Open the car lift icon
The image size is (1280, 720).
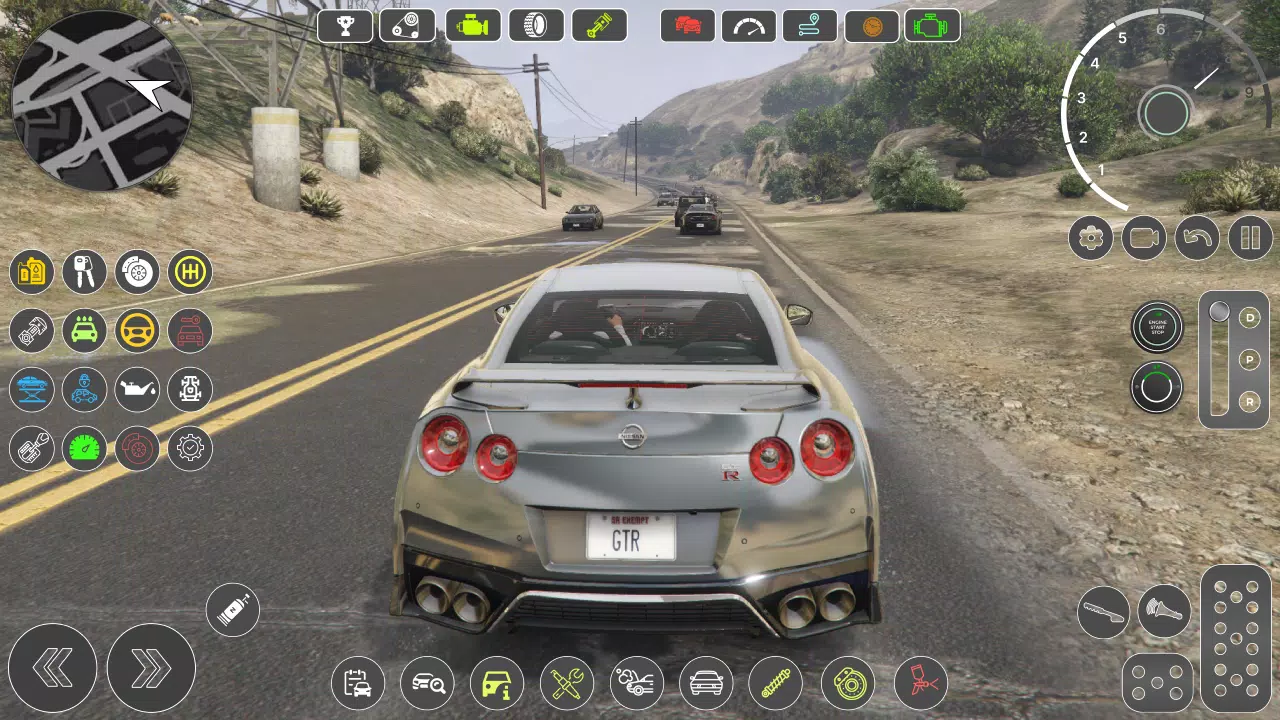(31, 390)
